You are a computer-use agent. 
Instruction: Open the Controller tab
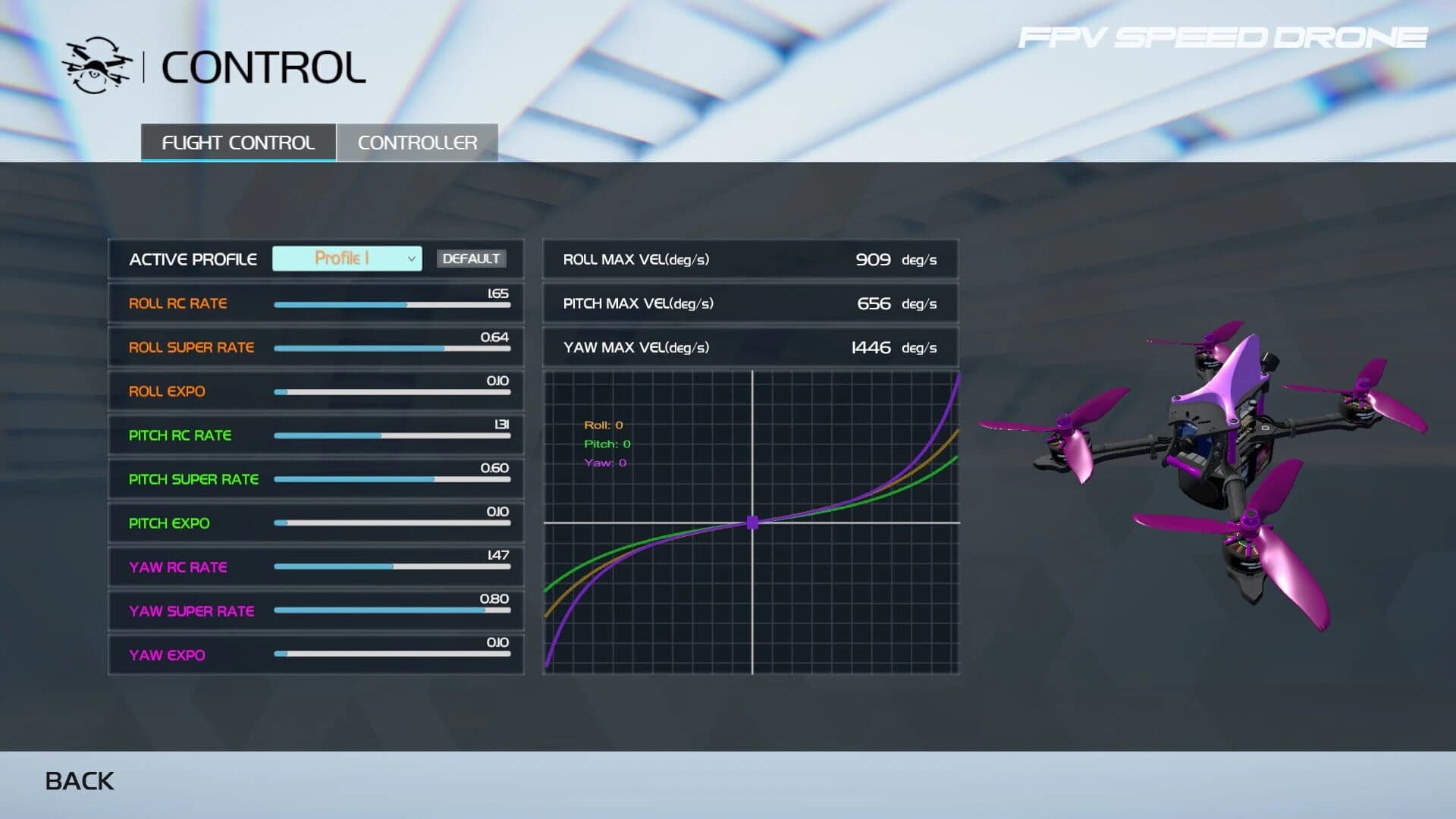[x=417, y=143]
